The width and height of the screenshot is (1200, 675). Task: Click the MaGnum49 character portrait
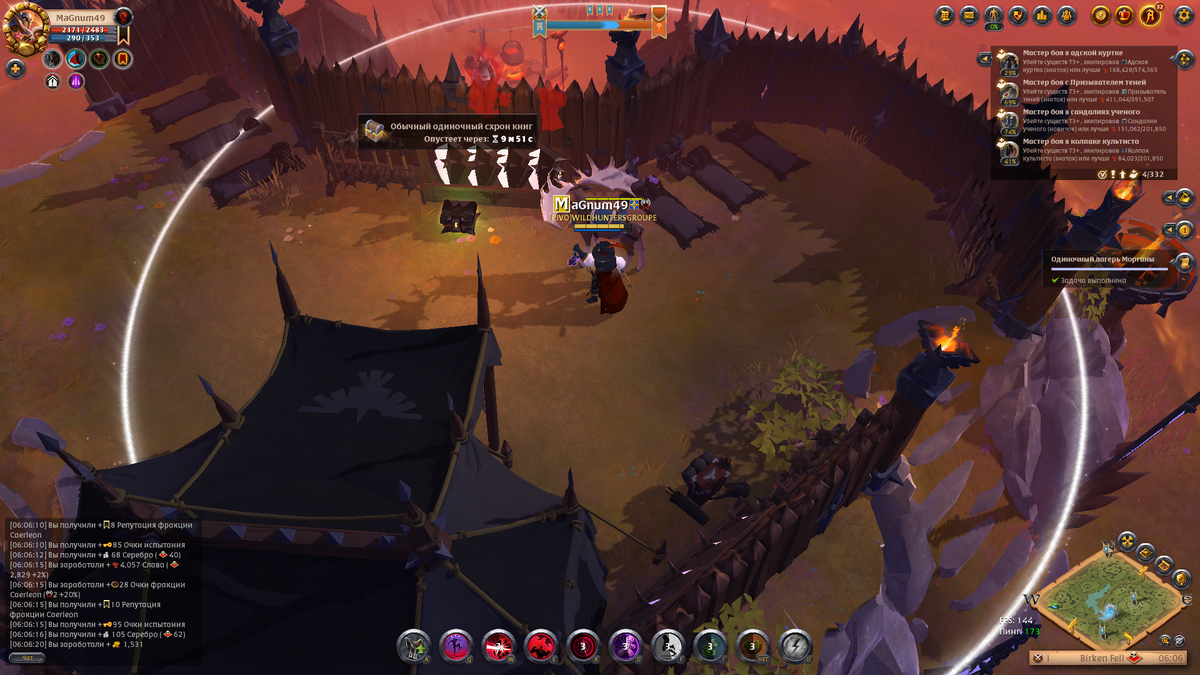pos(26,30)
